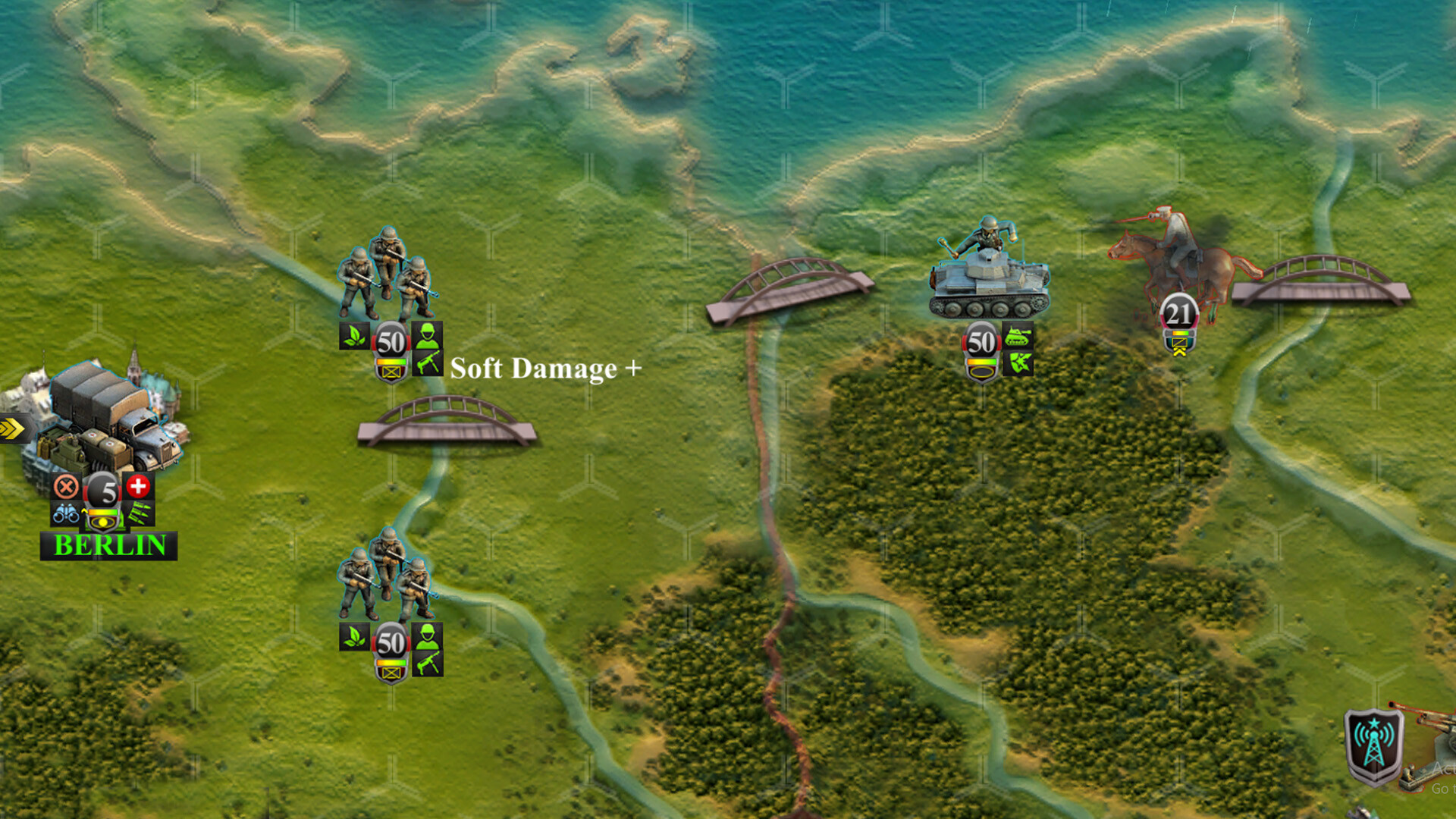
Task: Toggle the eye visibility badge on Berlin's shield
Action: (102, 523)
